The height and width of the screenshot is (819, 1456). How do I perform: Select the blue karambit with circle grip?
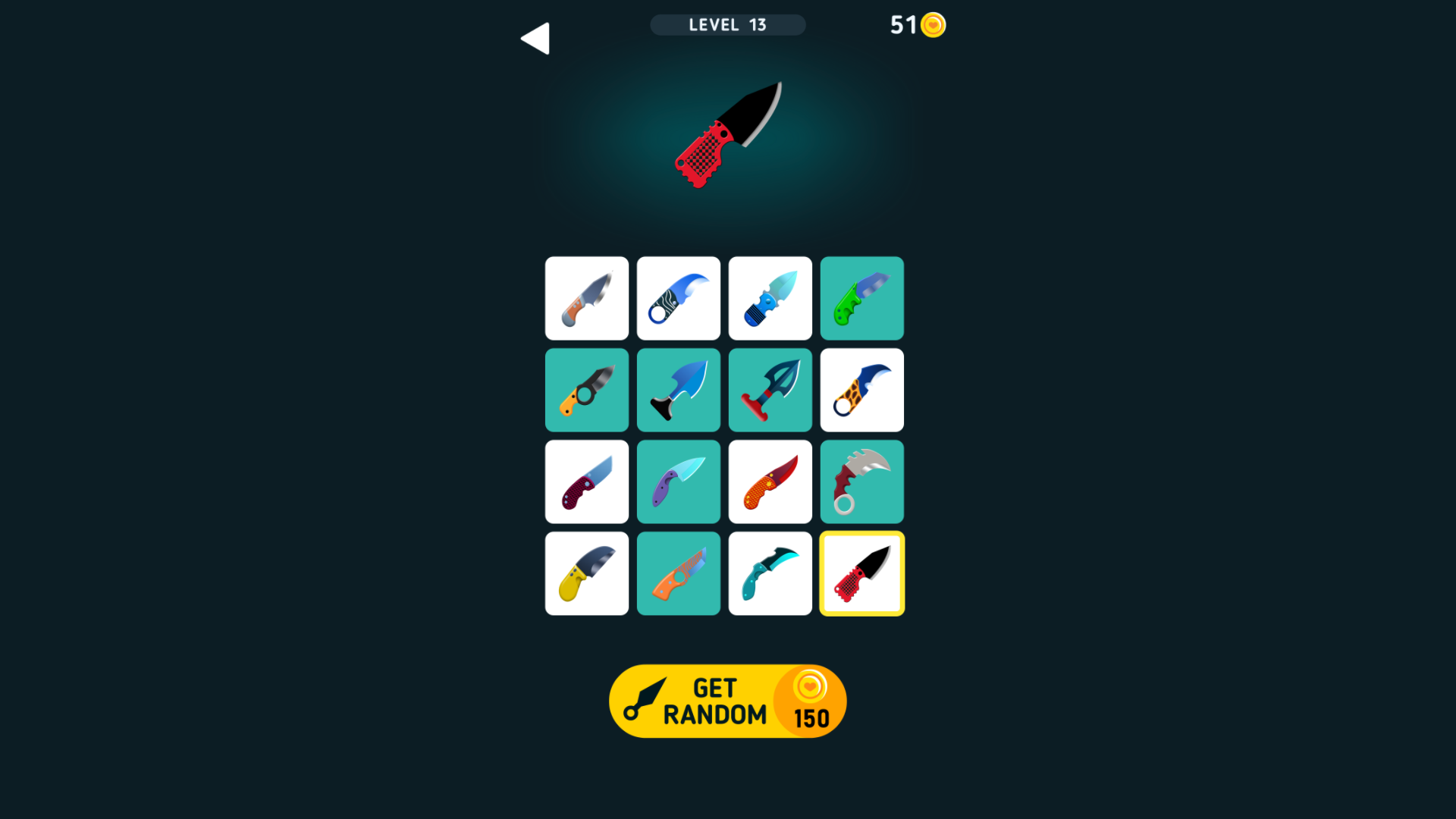(678, 298)
